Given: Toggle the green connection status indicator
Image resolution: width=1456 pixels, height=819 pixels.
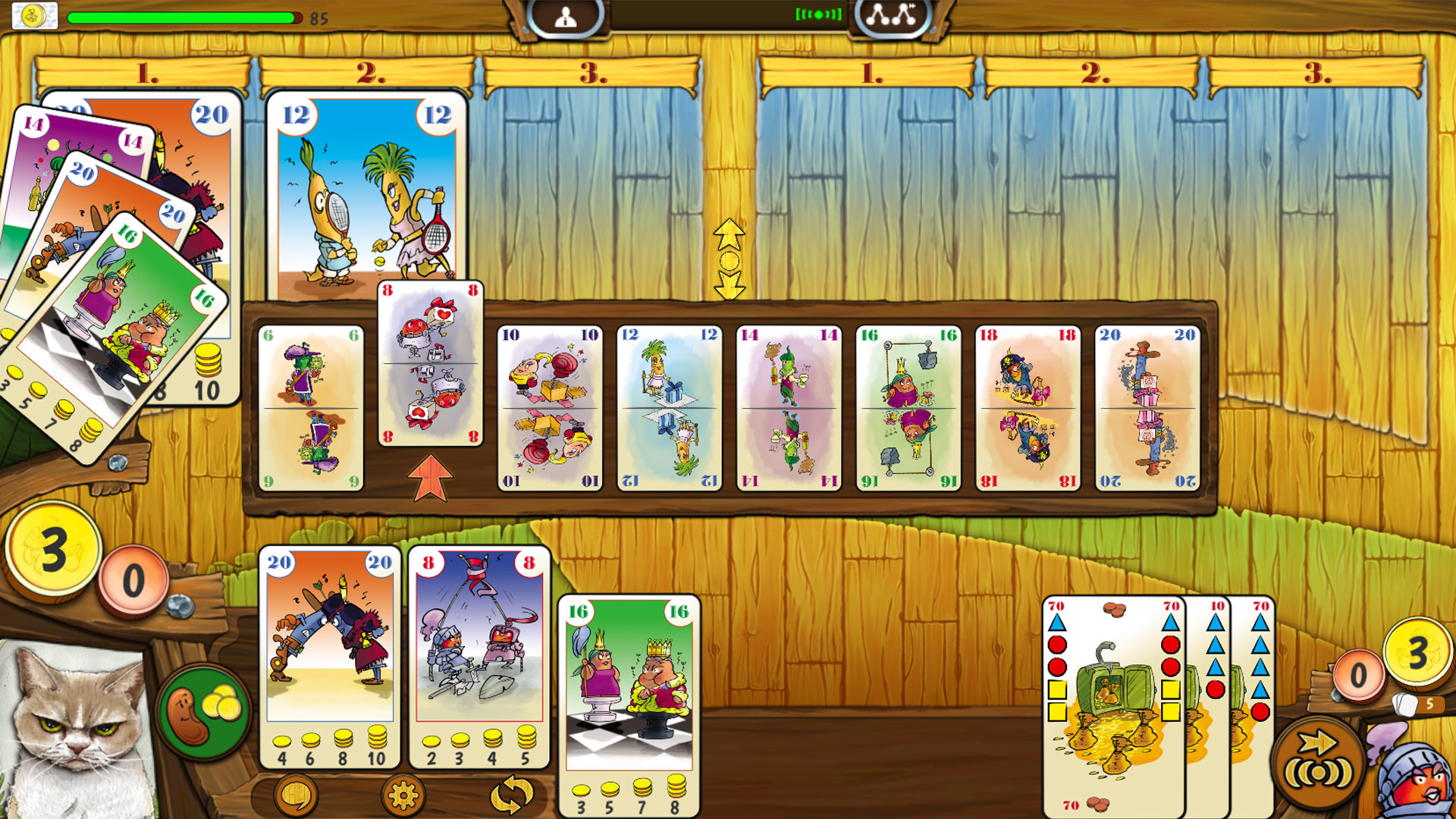Looking at the screenshot, I should click(x=821, y=13).
